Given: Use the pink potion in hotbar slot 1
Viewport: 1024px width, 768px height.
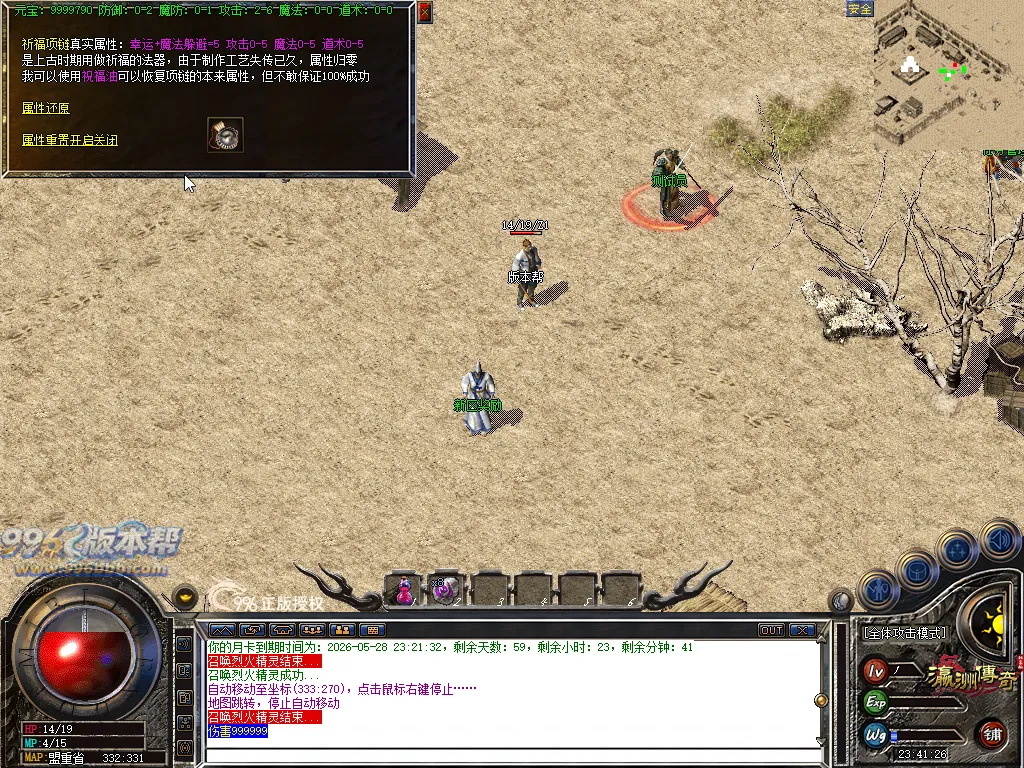Looking at the screenshot, I should (x=403, y=590).
